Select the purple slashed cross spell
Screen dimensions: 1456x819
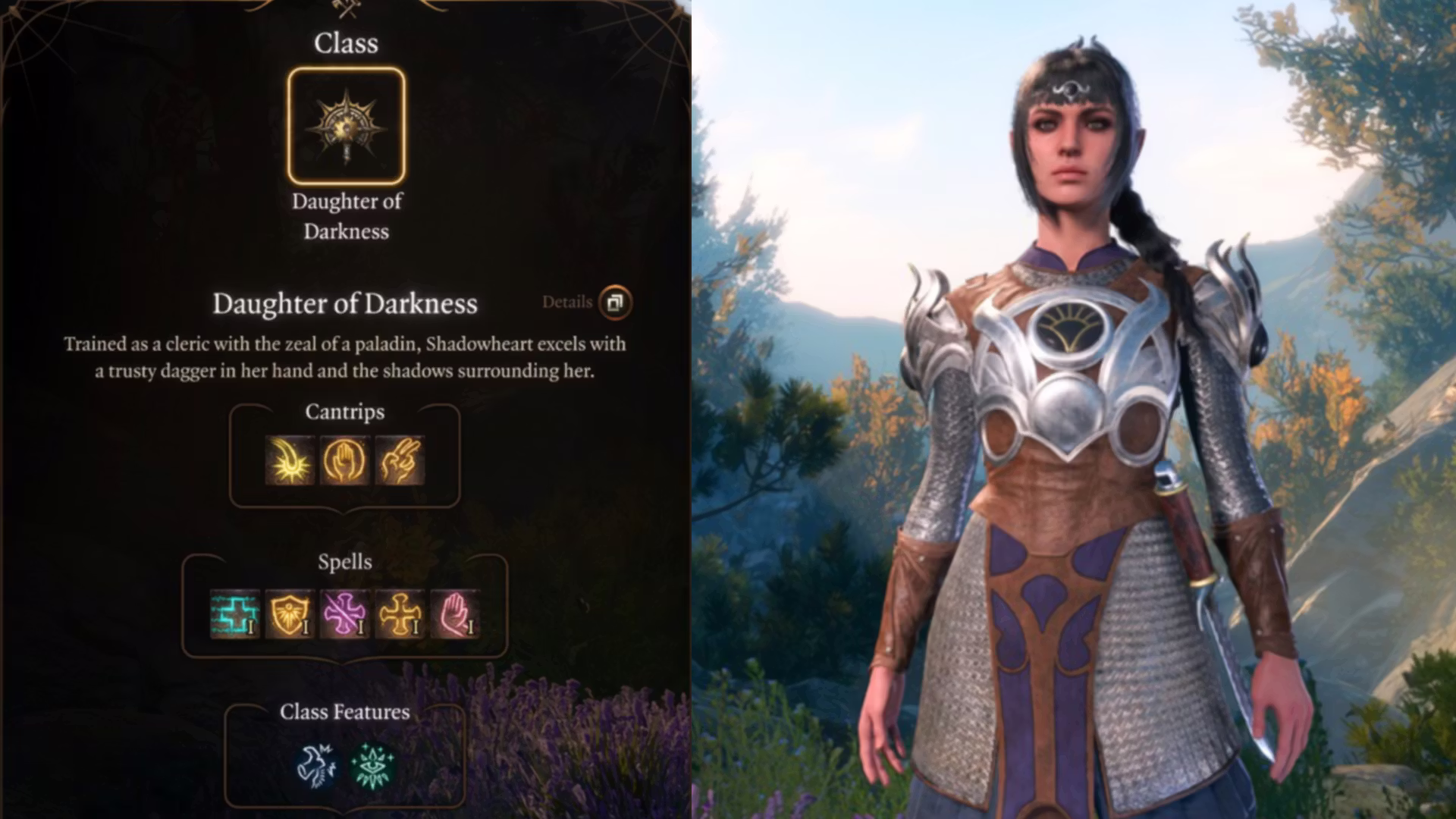tap(345, 613)
